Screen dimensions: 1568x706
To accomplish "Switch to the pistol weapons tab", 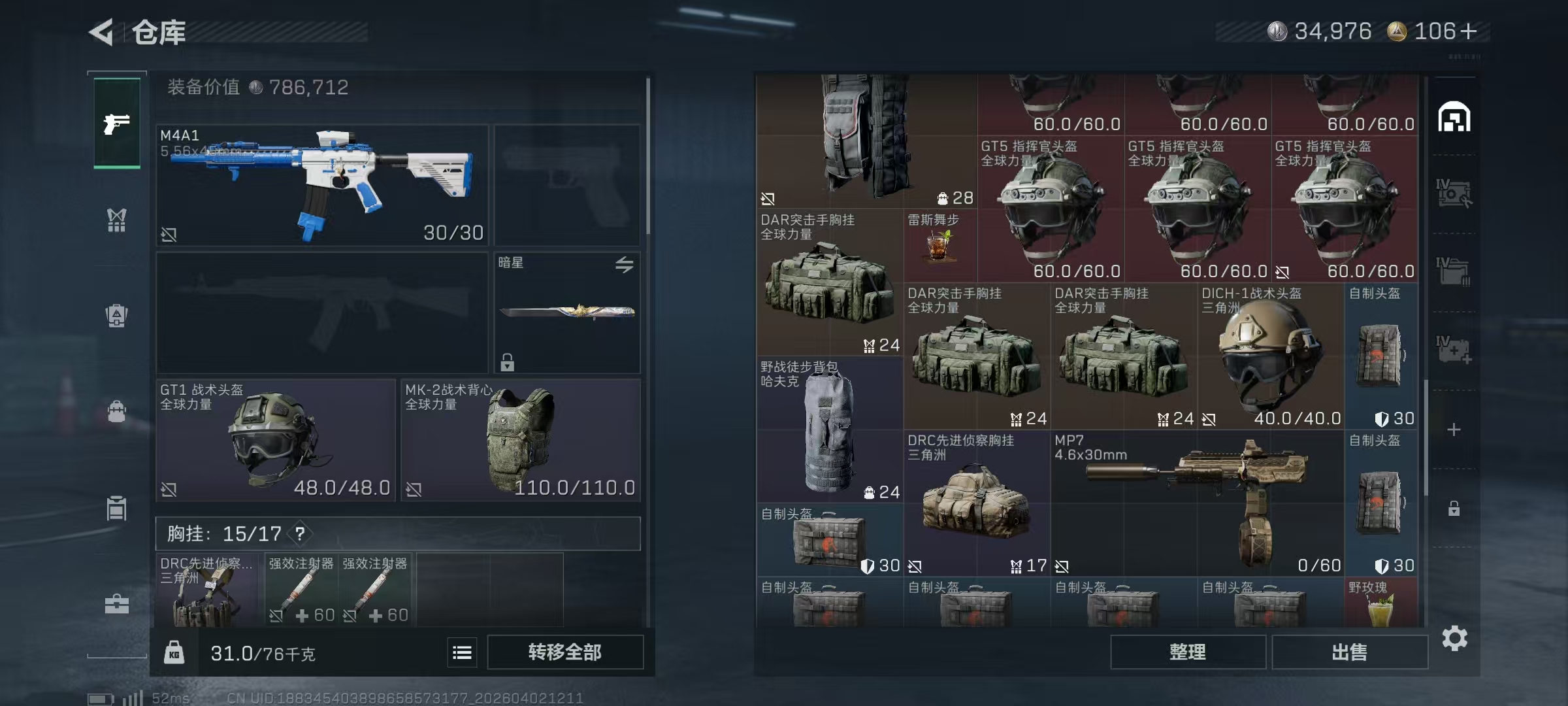I will (x=117, y=124).
